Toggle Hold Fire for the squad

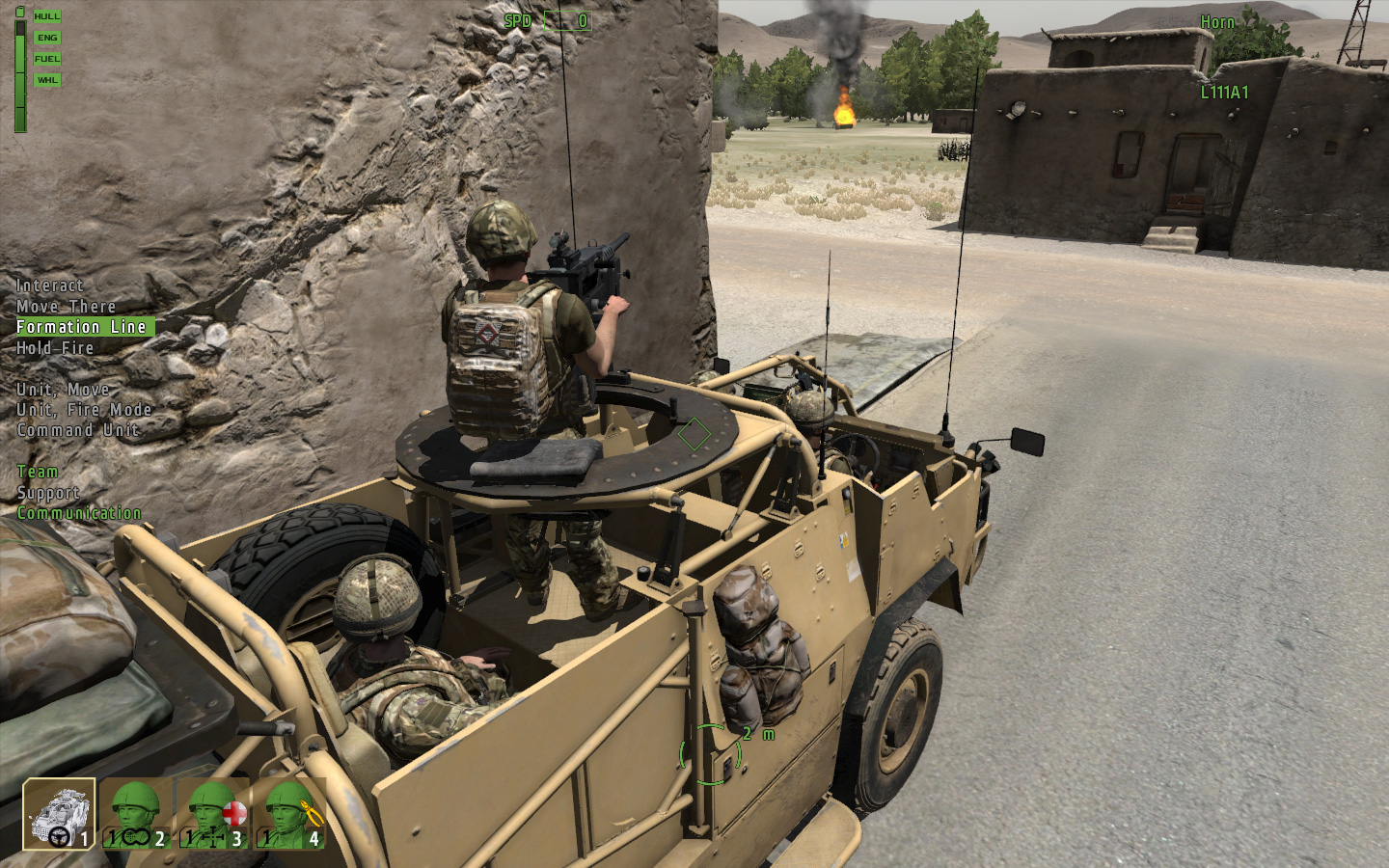click(55, 348)
